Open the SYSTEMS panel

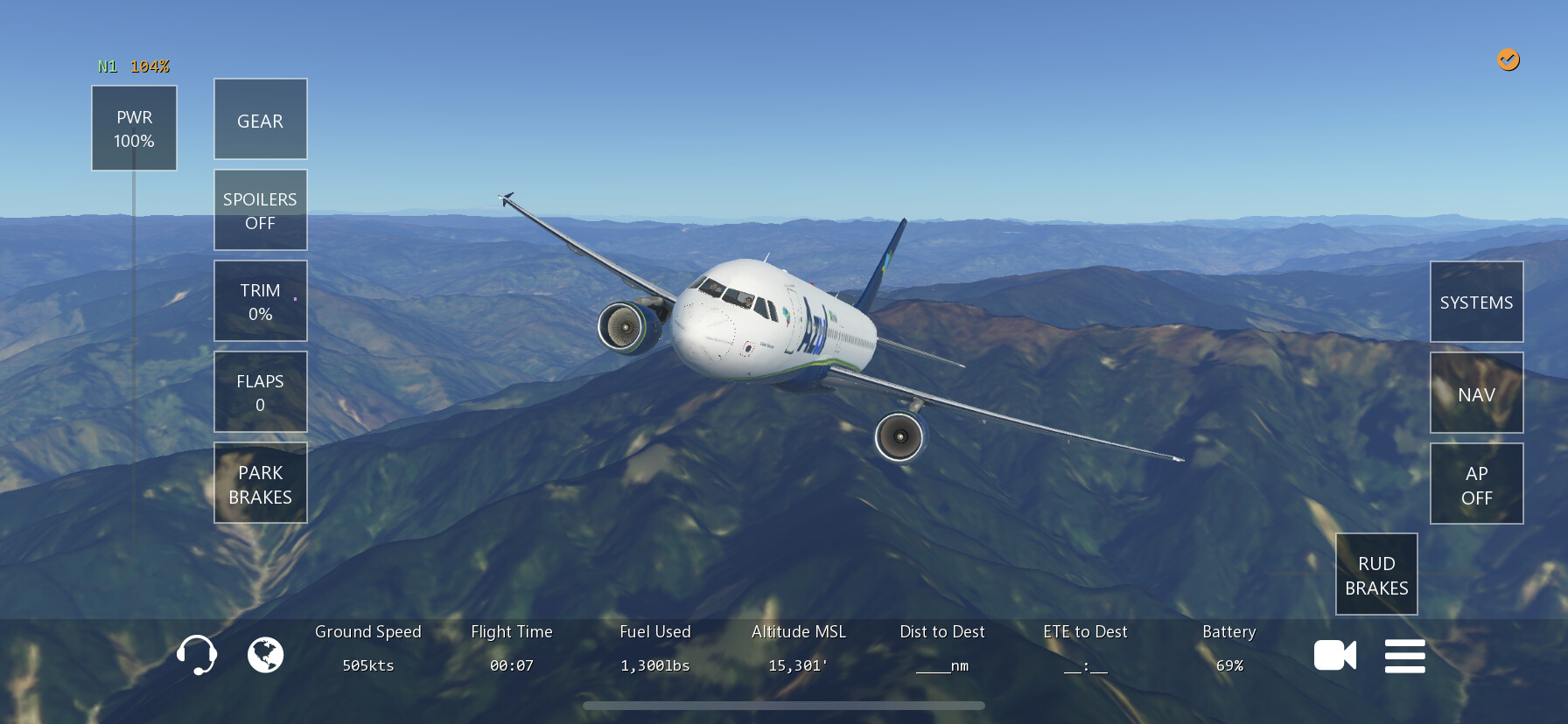(1476, 303)
